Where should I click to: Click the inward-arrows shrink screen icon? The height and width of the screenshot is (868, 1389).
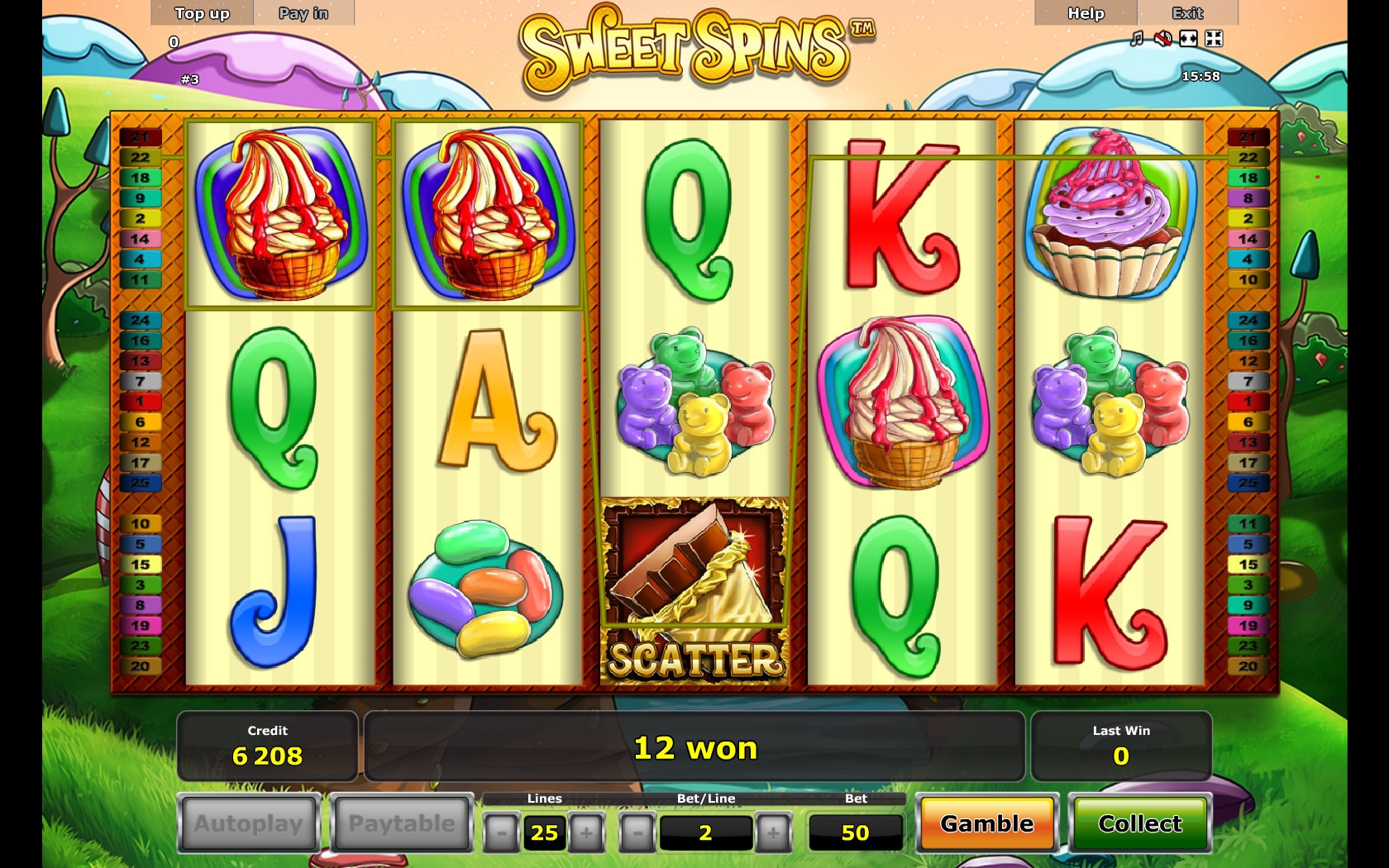(1214, 39)
